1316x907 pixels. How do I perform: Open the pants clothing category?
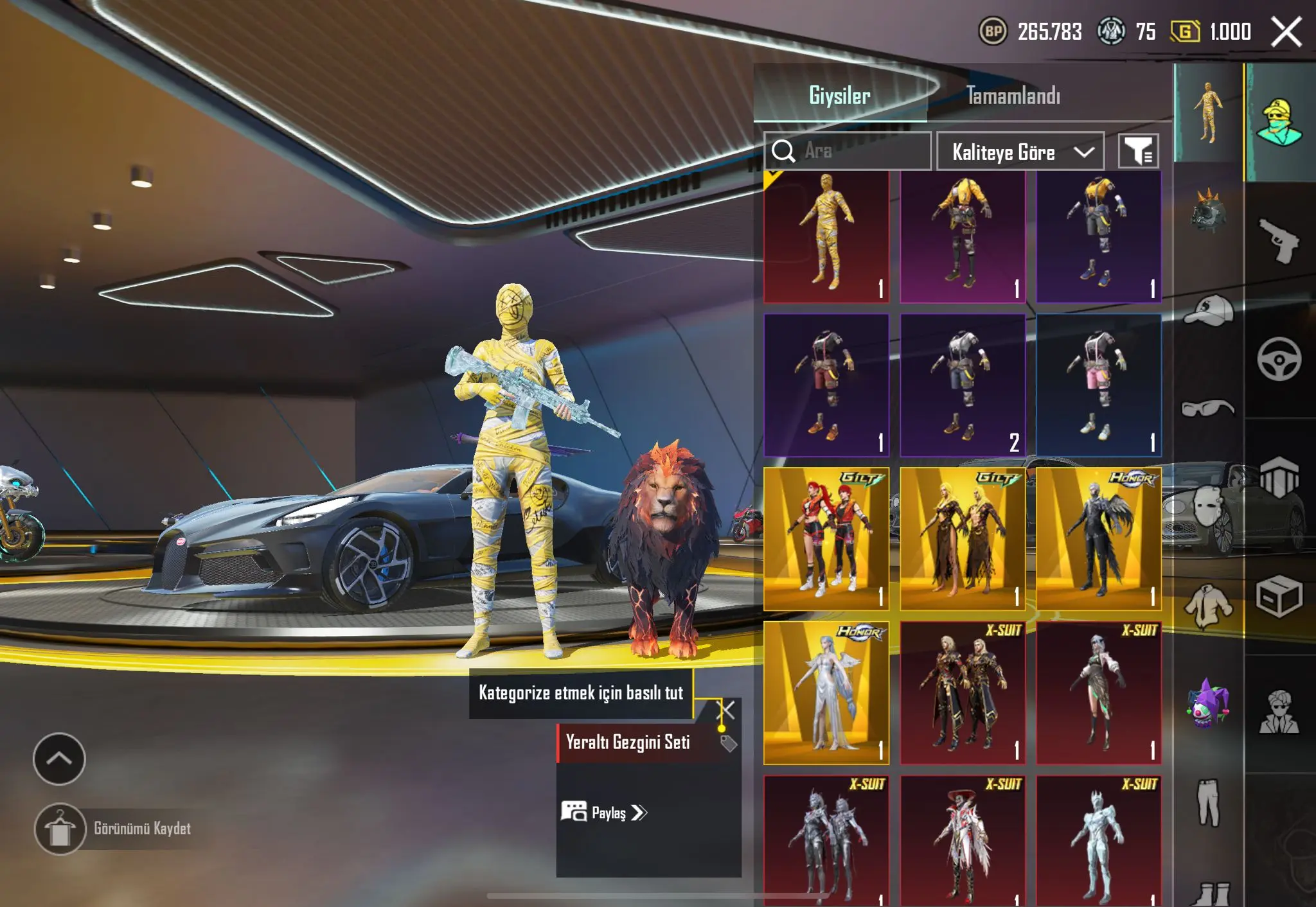1208,802
